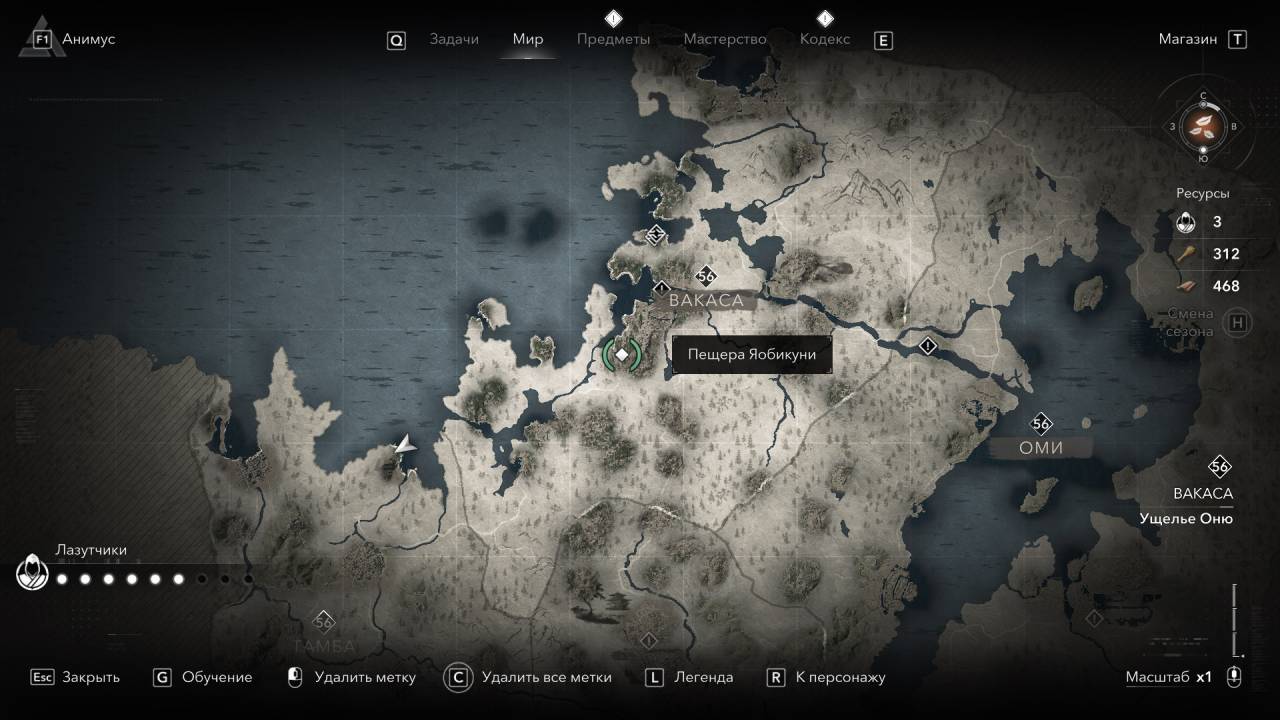Viewport: 1280px width, 720px height.
Task: Open the Предметы tab
Action: [x=613, y=39]
